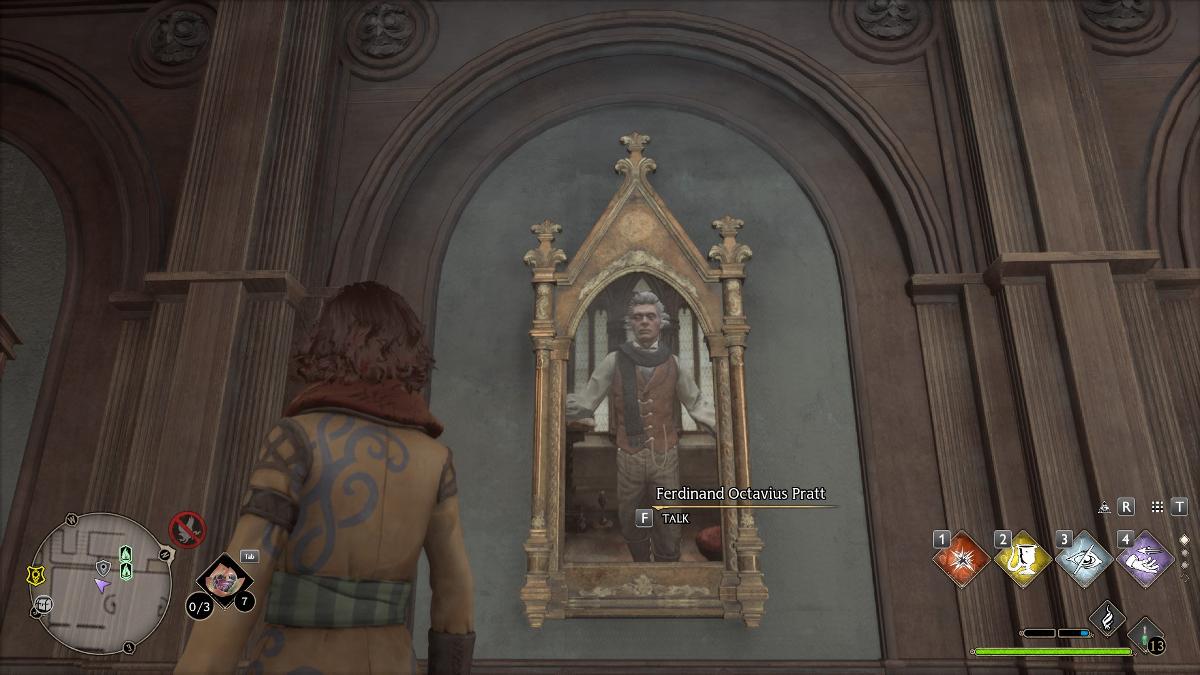
Task: Select the gray shield waypoint on minimap
Action: (x=102, y=568)
